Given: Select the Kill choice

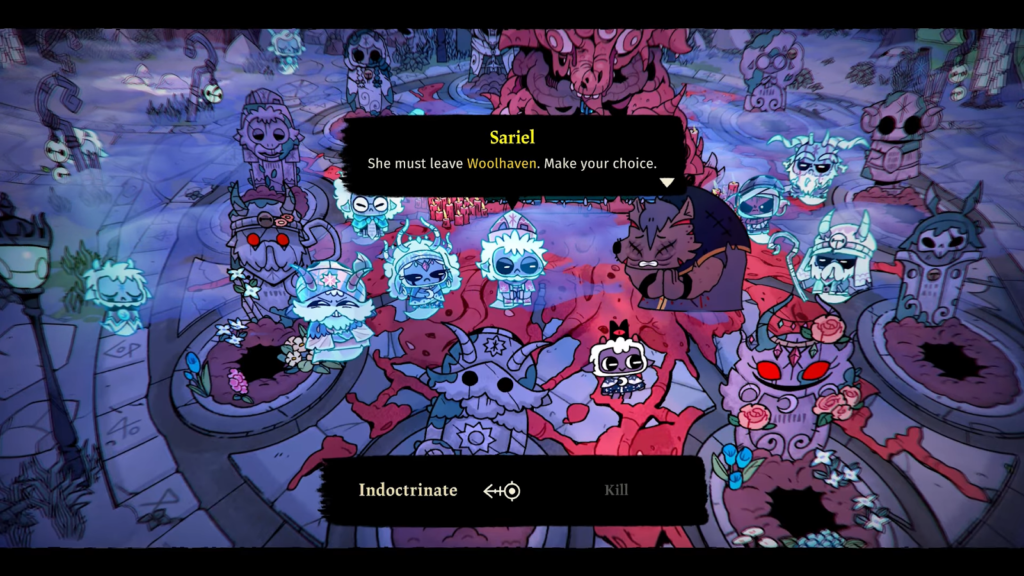Looking at the screenshot, I should (616, 490).
